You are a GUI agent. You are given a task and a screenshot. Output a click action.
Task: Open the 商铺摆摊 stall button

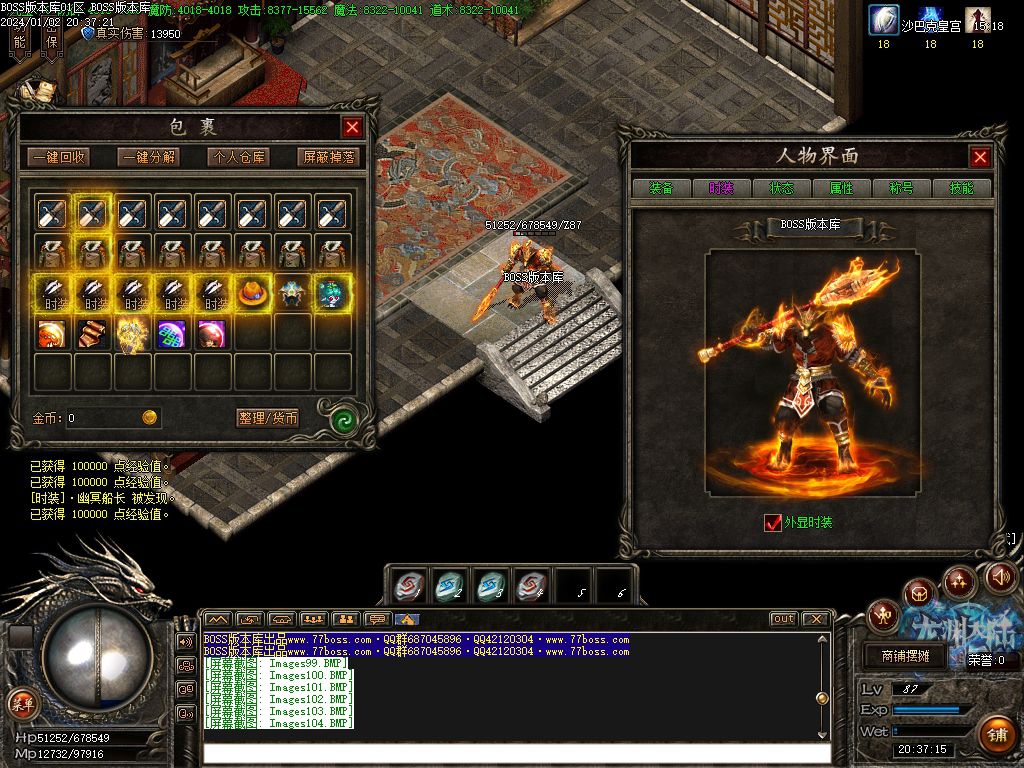pos(905,657)
